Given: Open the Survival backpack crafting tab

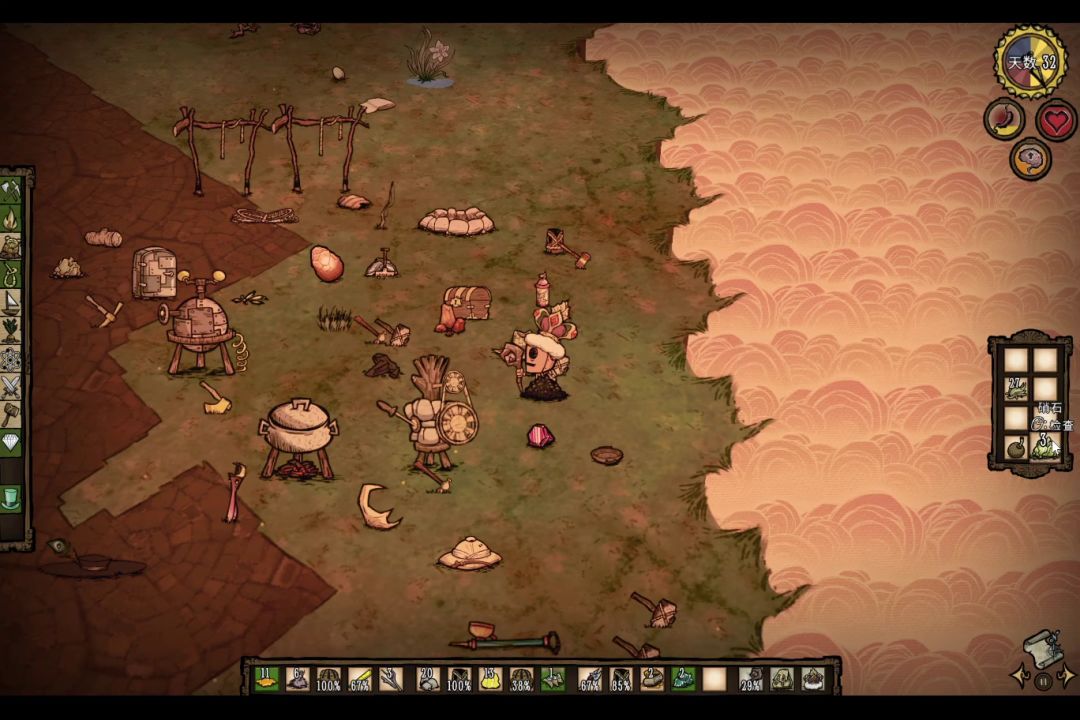Looking at the screenshot, I should pos(11,246).
